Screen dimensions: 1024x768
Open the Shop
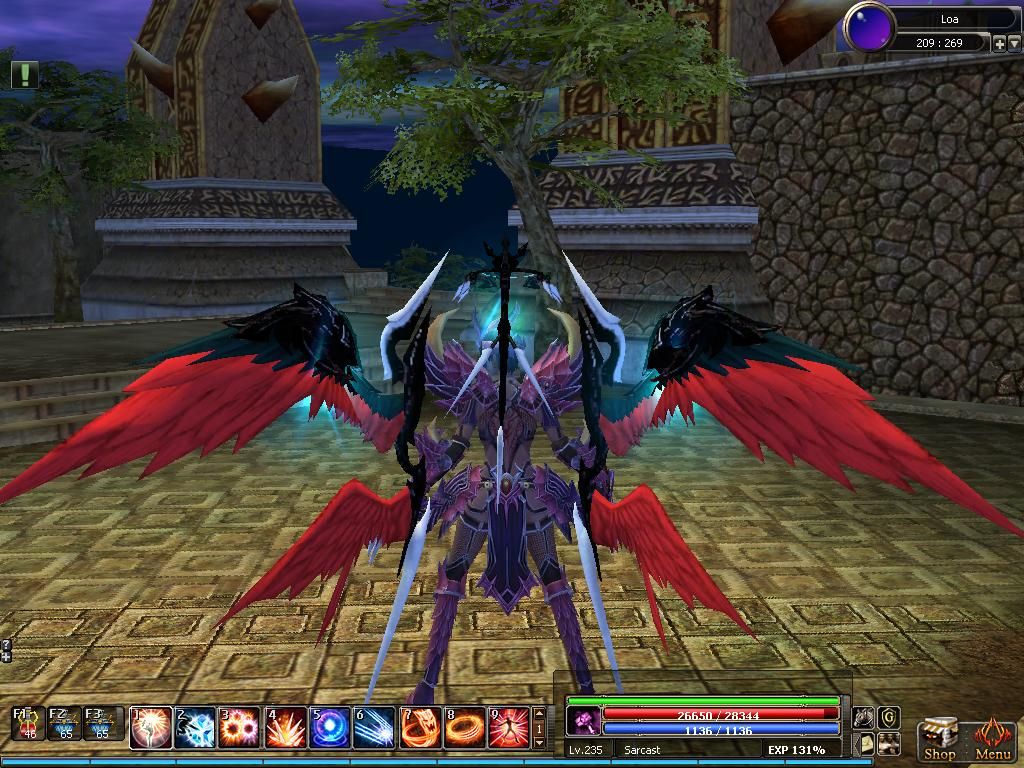point(938,738)
